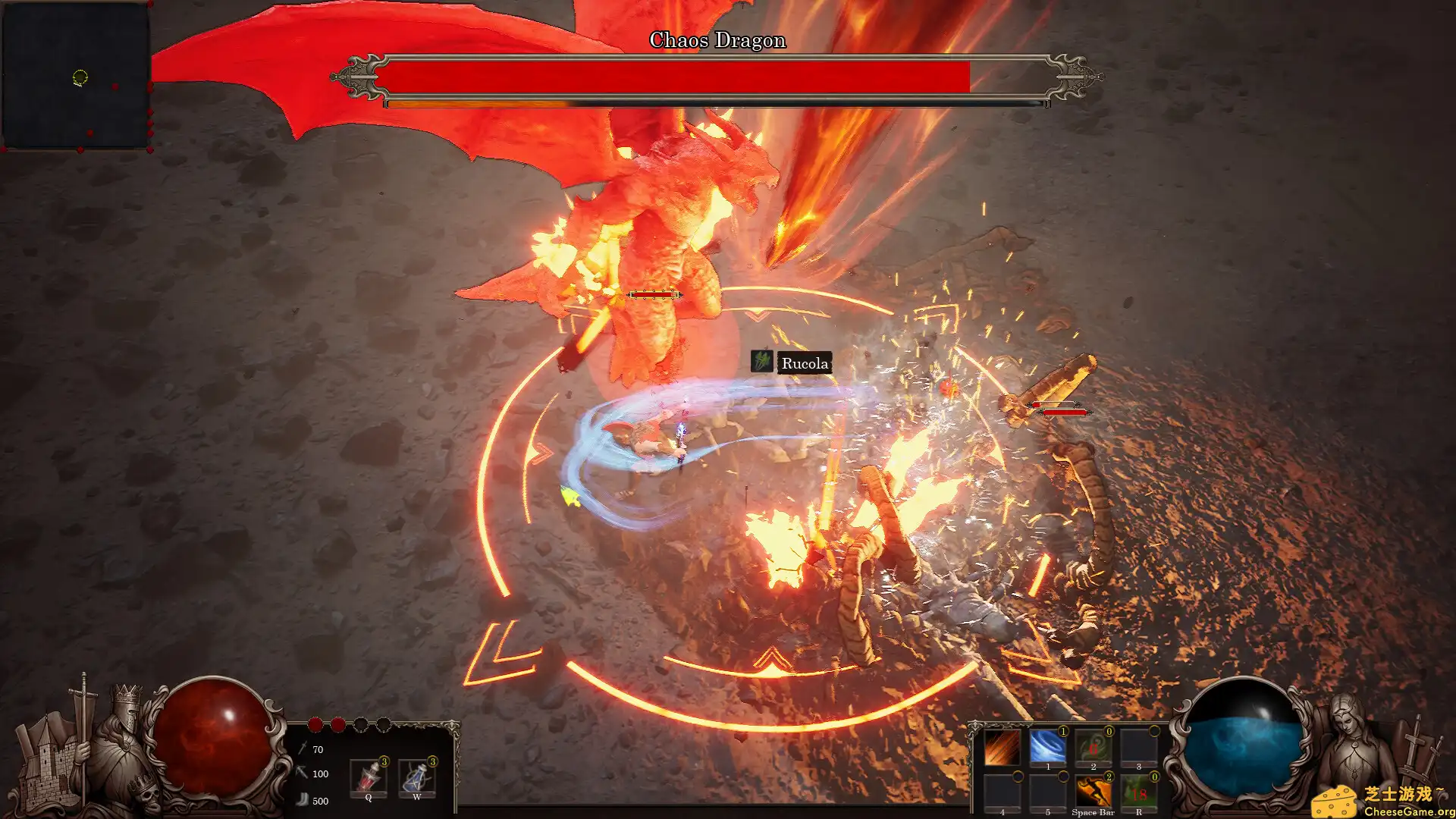Click the boots speed stat icon showing 500
Image resolution: width=1456 pixels, height=819 pixels.
point(303,800)
